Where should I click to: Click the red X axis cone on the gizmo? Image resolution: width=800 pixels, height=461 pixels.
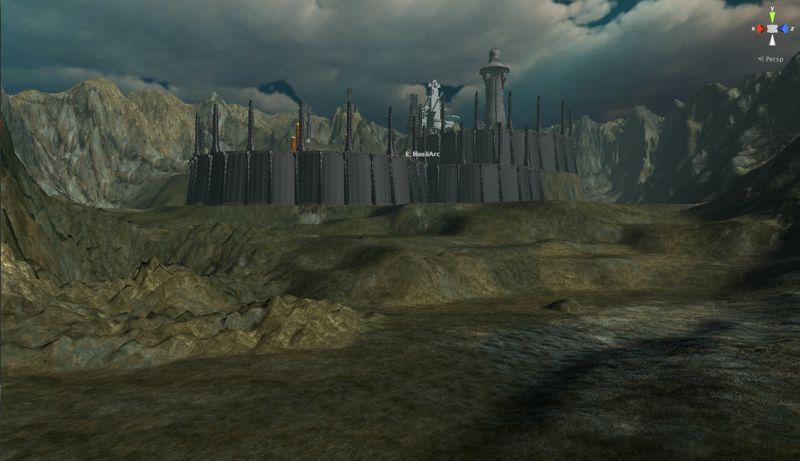click(x=761, y=29)
